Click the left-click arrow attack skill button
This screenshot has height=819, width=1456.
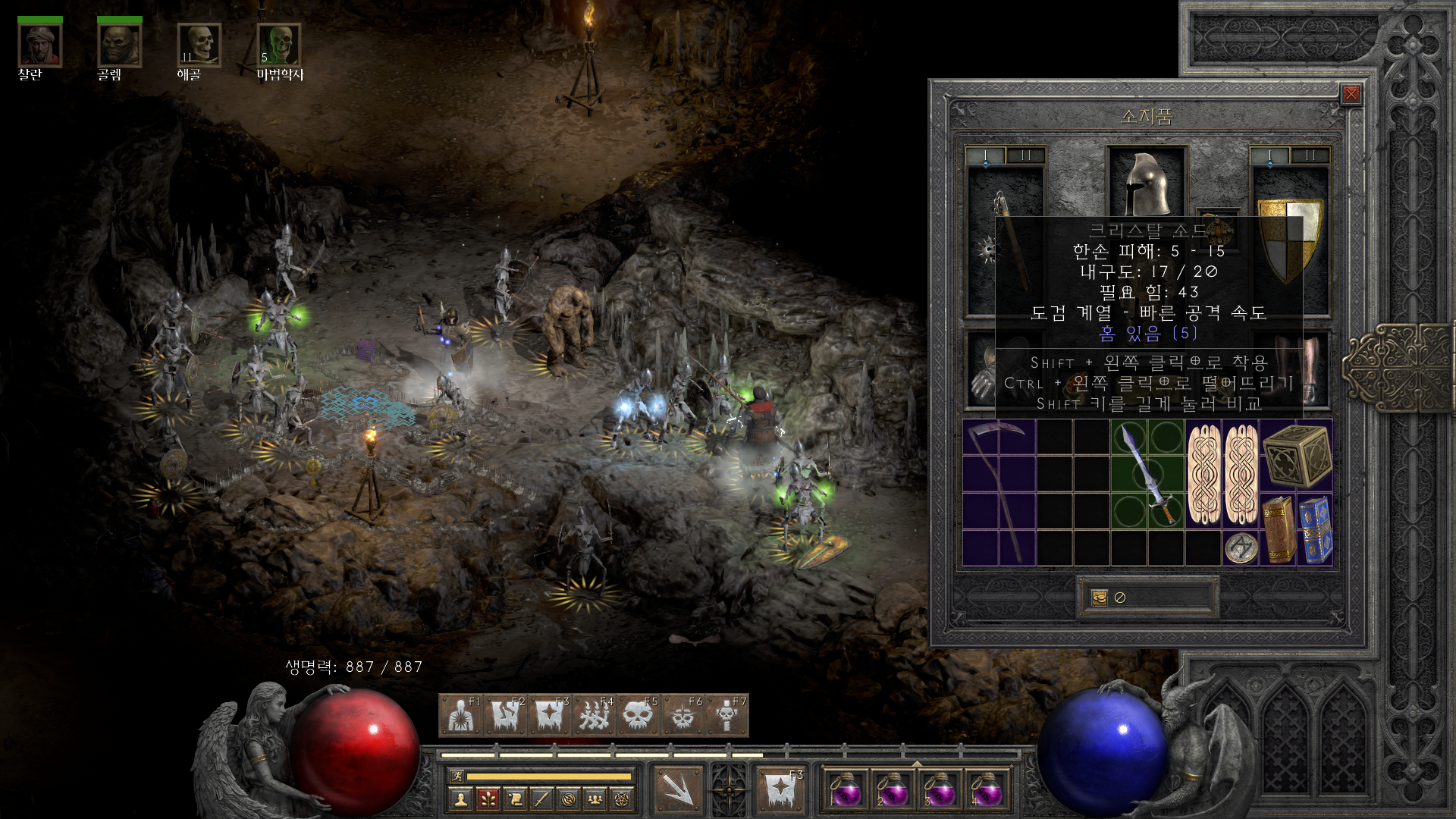(x=677, y=789)
